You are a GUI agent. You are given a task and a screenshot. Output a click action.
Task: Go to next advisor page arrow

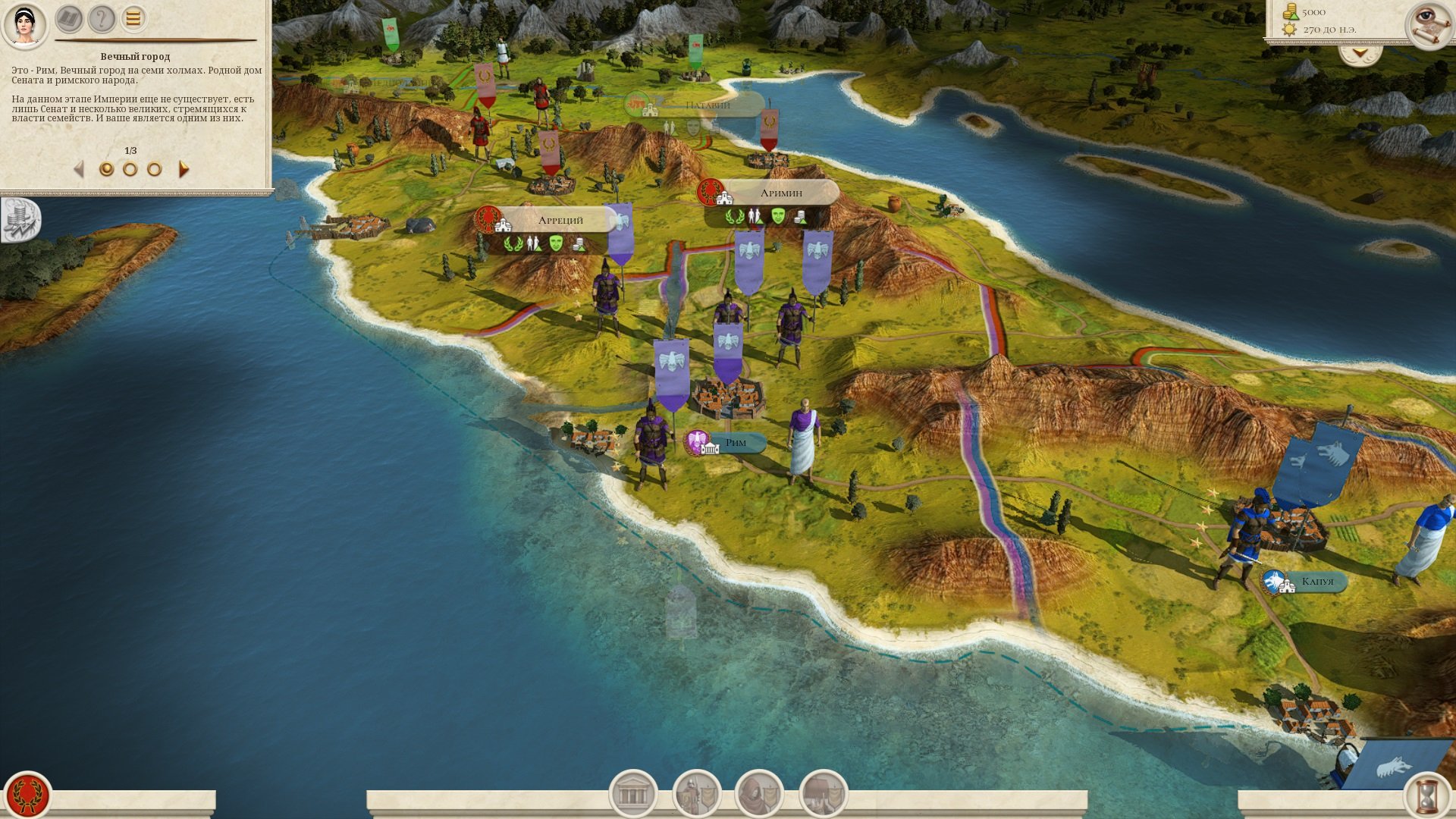coord(184,169)
